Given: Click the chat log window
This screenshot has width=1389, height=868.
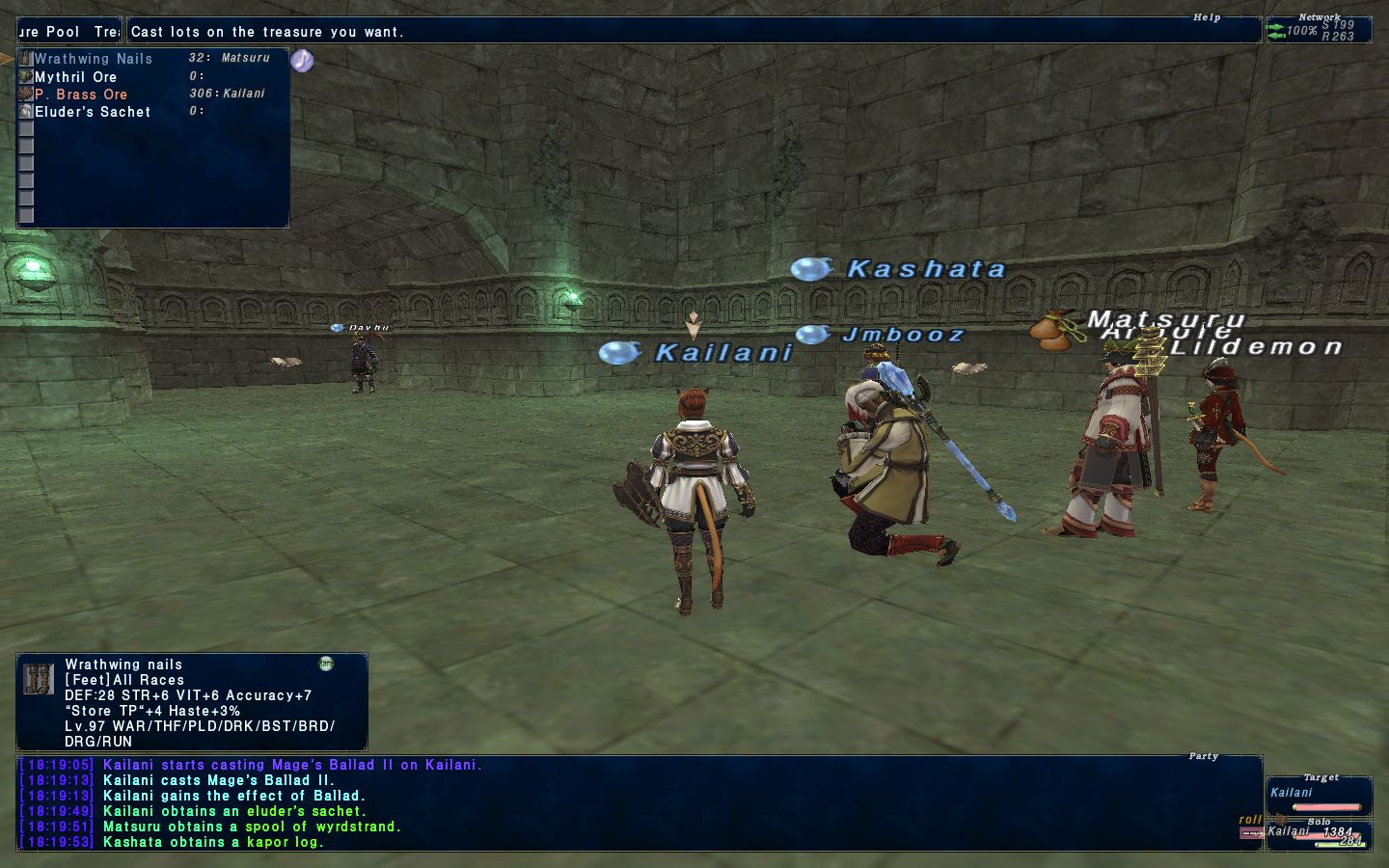Looking at the screenshot, I should pos(637,803).
